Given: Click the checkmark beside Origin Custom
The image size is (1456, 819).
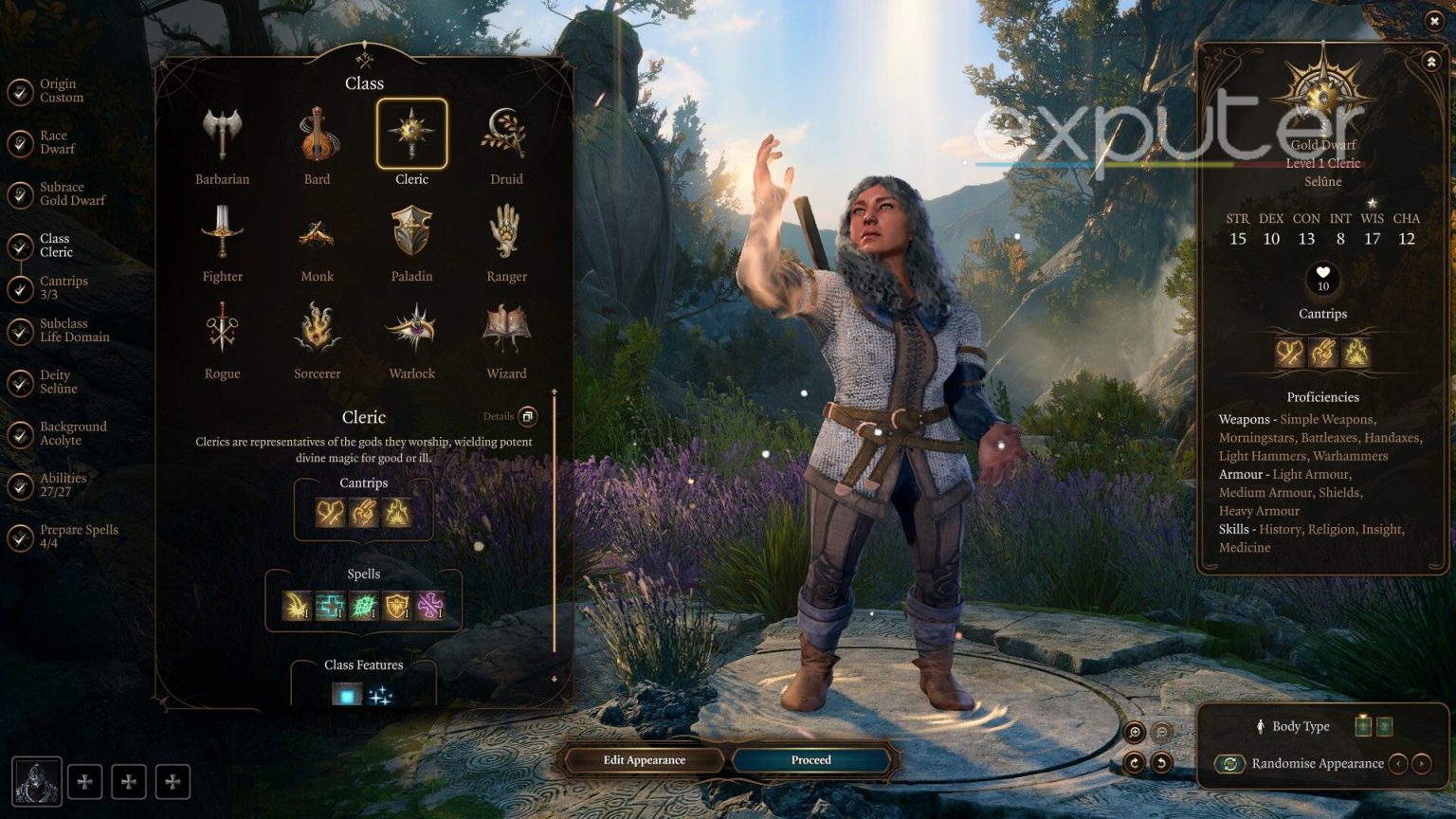Looking at the screenshot, I should tap(20, 90).
